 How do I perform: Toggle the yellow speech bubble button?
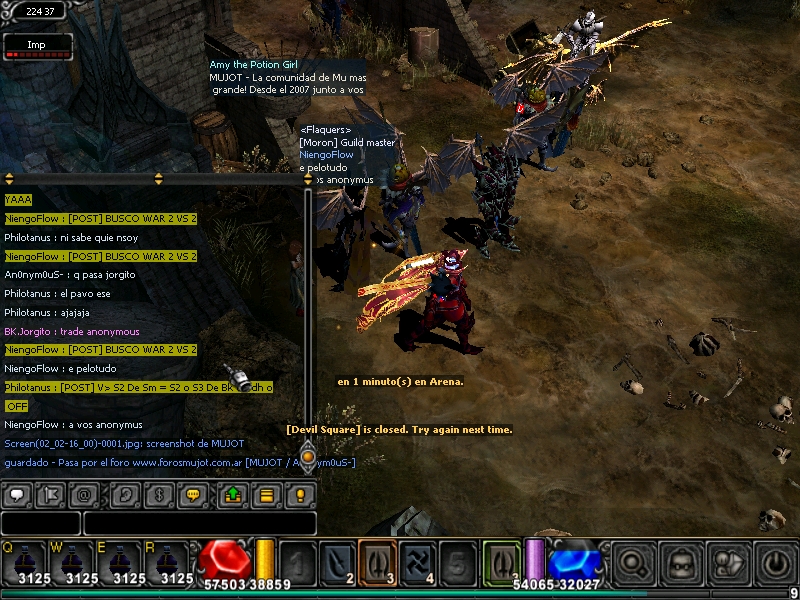click(x=193, y=495)
